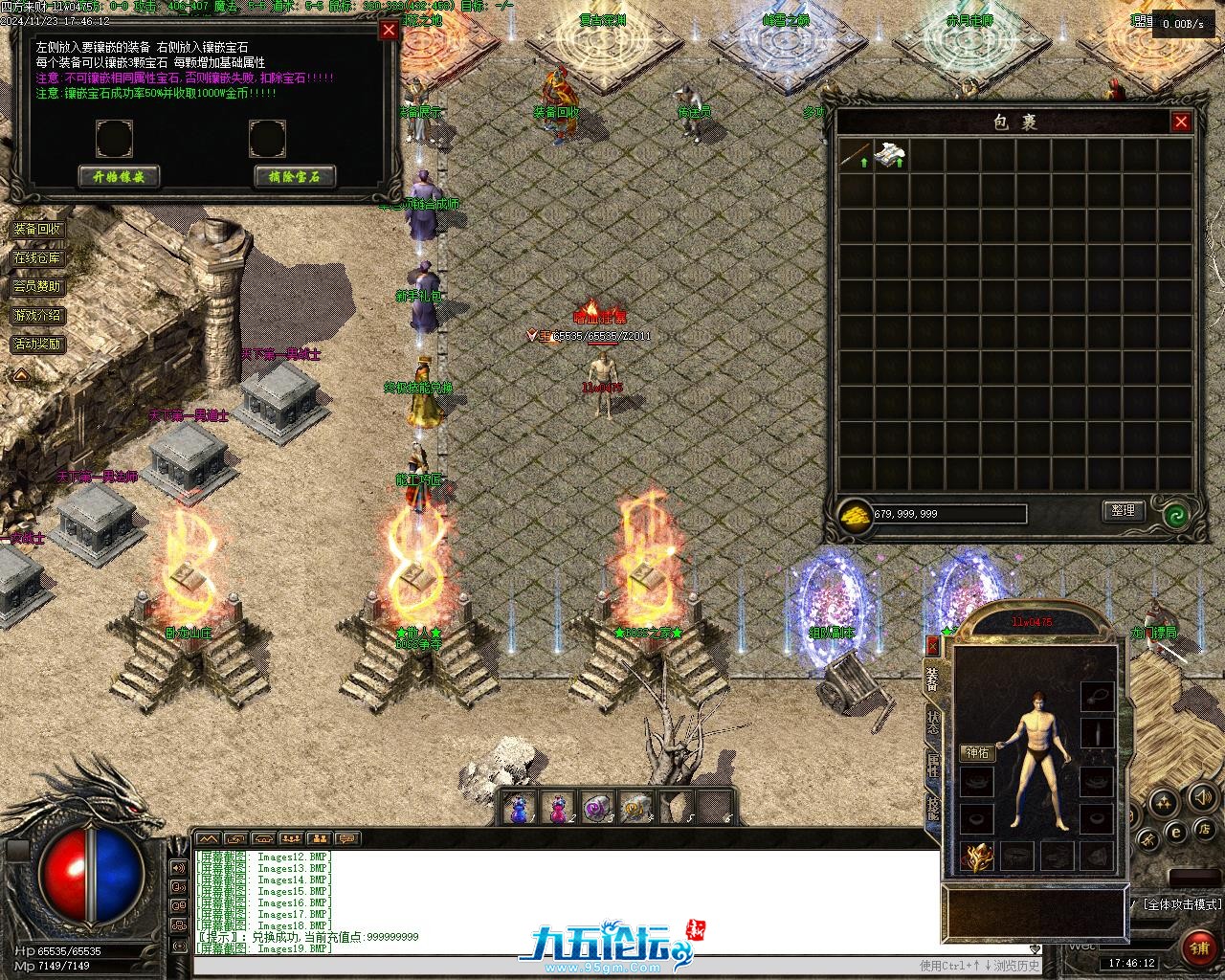Open the 活动奖励 event rewards menu
Image resolution: width=1225 pixels, height=980 pixels.
pyautogui.click(x=37, y=345)
